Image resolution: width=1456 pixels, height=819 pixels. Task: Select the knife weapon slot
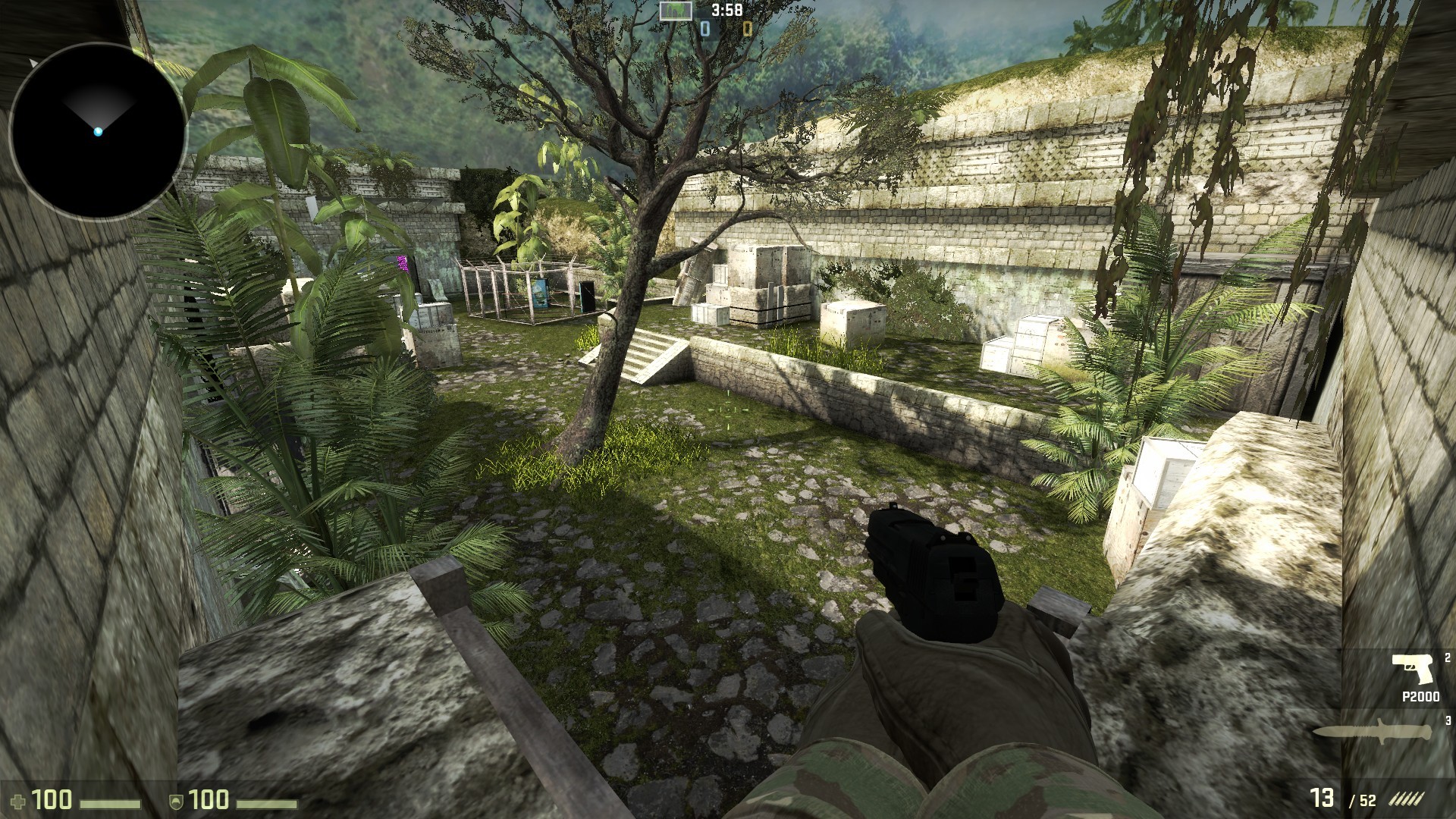(1373, 733)
